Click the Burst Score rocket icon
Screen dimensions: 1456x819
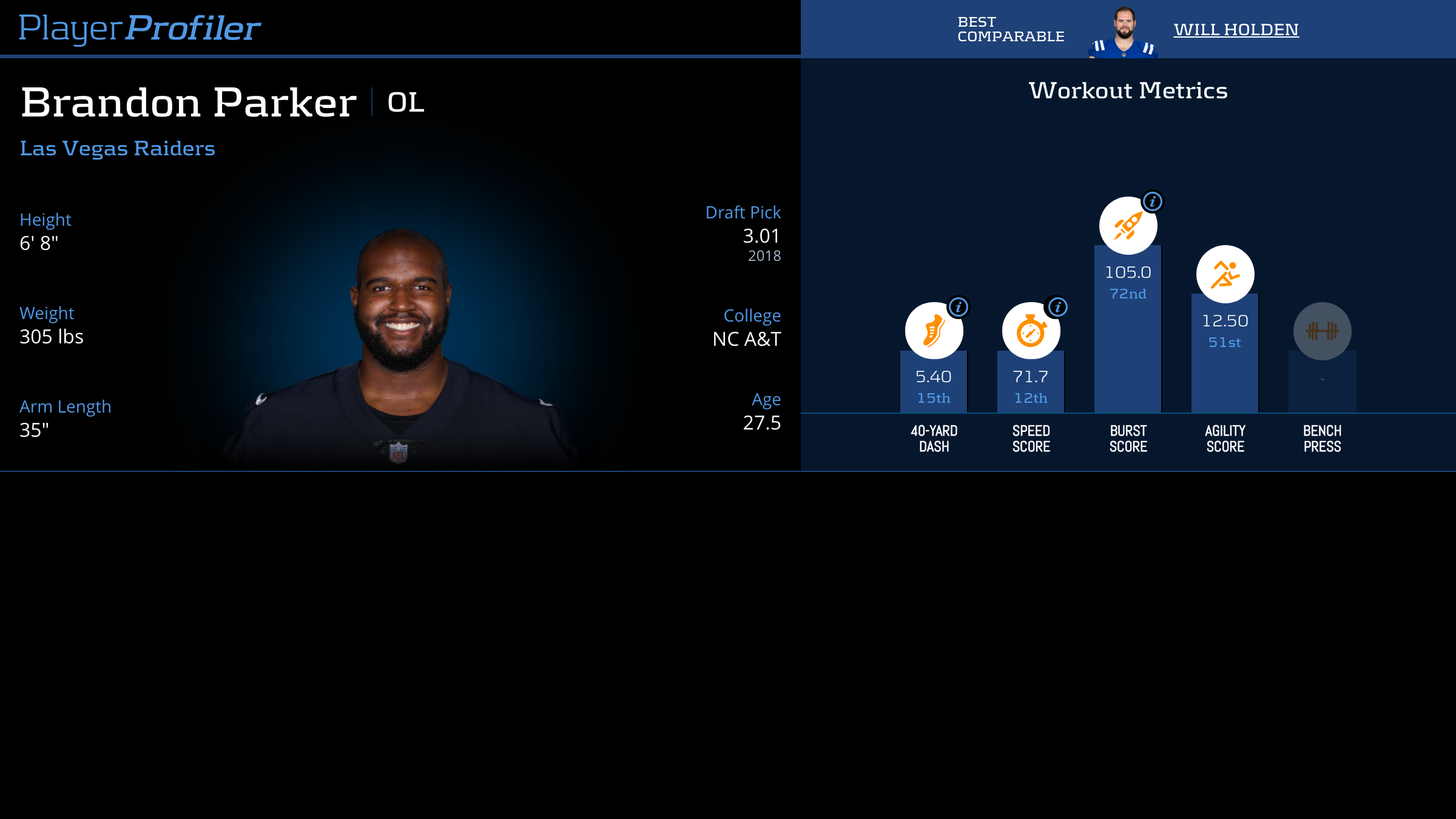tap(1127, 226)
